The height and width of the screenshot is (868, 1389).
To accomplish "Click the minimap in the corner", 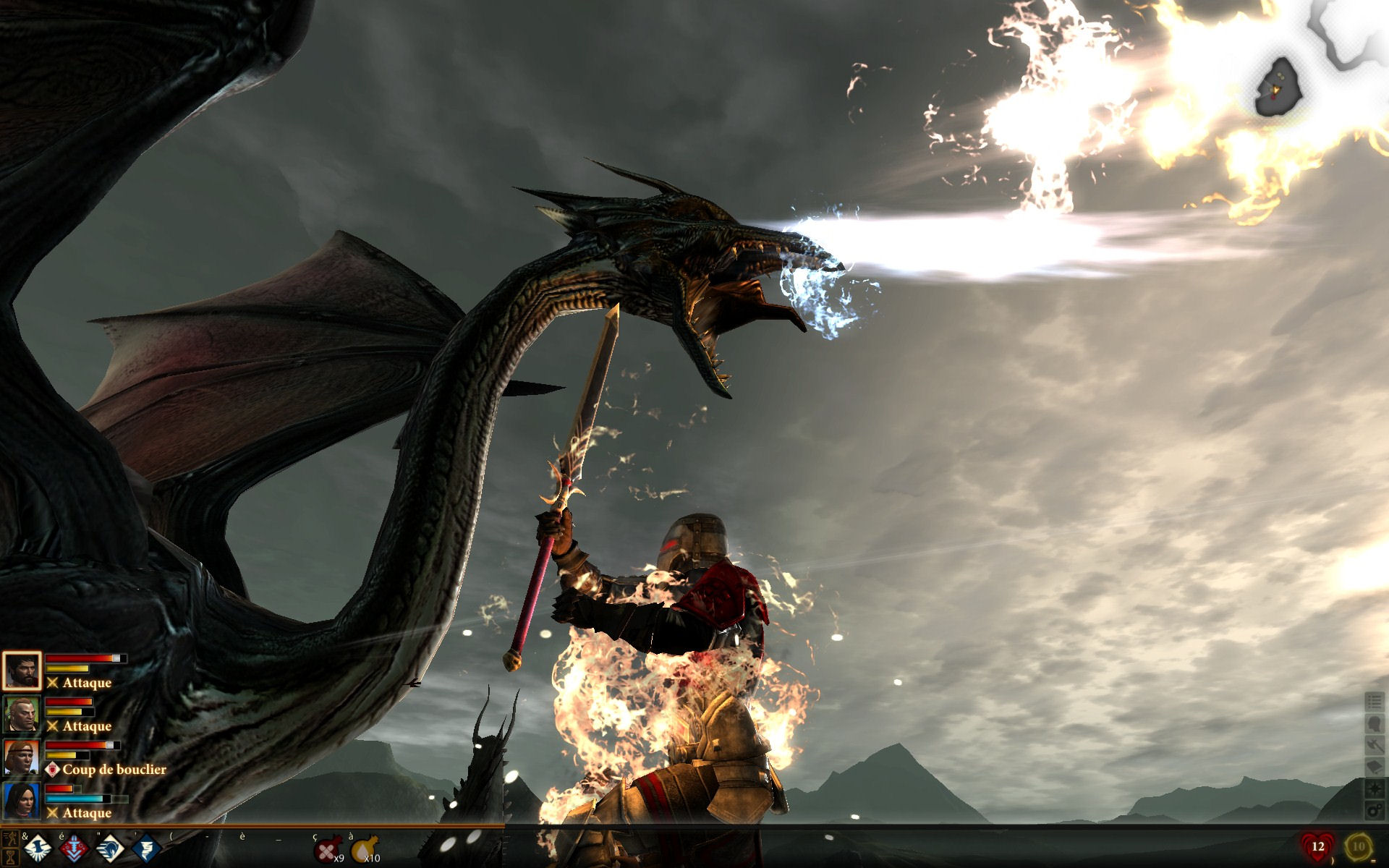I will [1279, 88].
